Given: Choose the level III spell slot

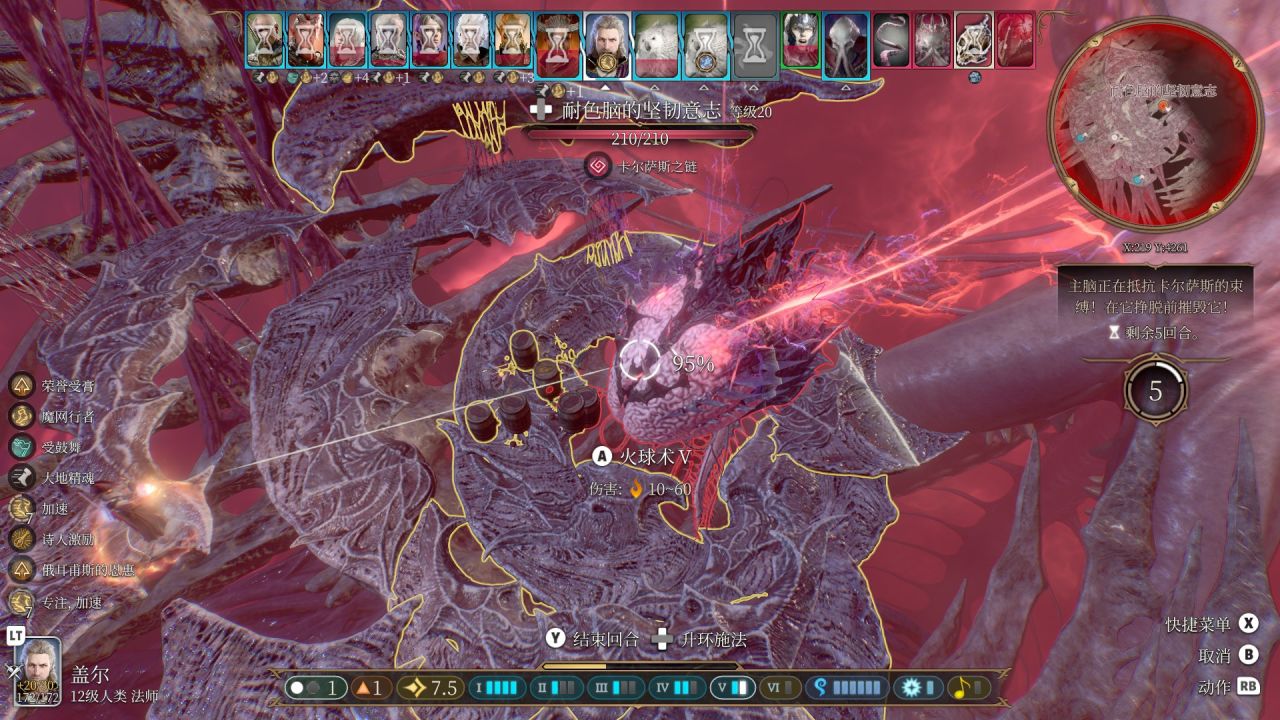Looking at the screenshot, I should click(x=617, y=688).
